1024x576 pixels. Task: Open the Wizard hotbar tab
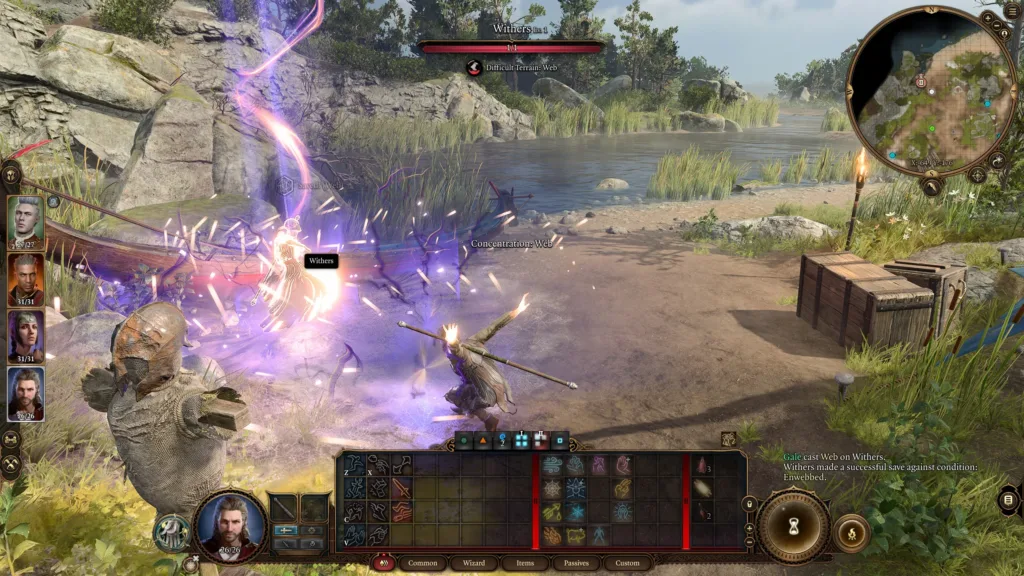point(473,563)
